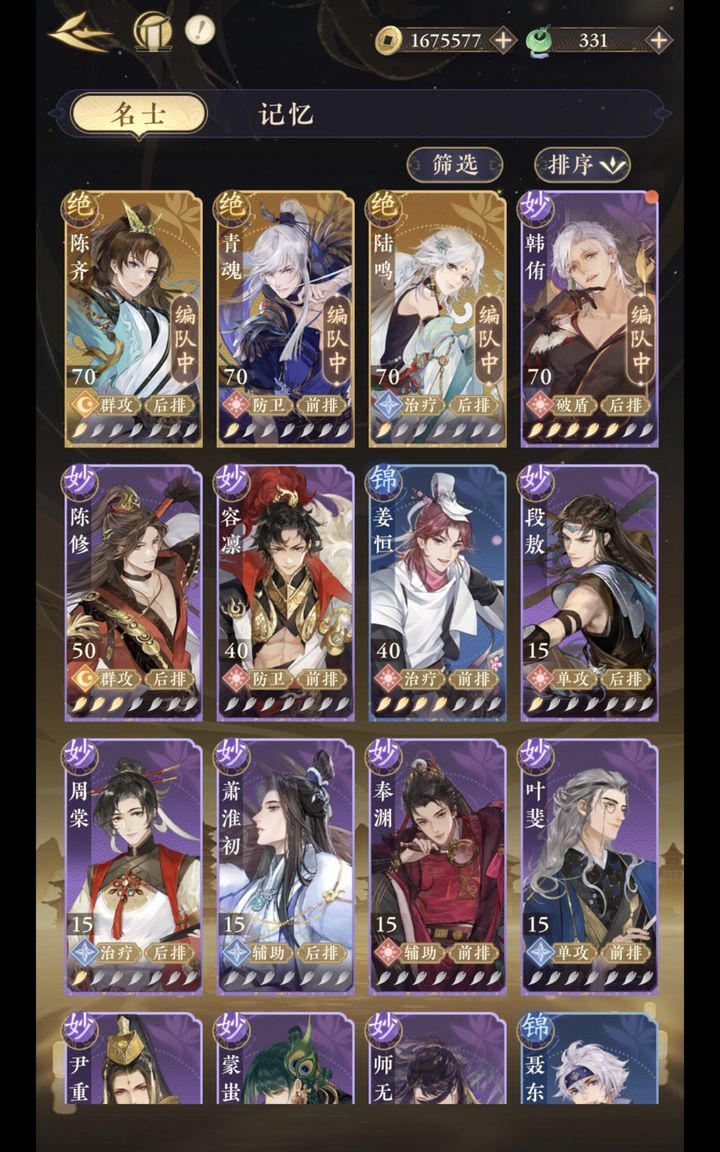Switch to the 记忆 tab
This screenshot has width=720, height=1152.
287,113
